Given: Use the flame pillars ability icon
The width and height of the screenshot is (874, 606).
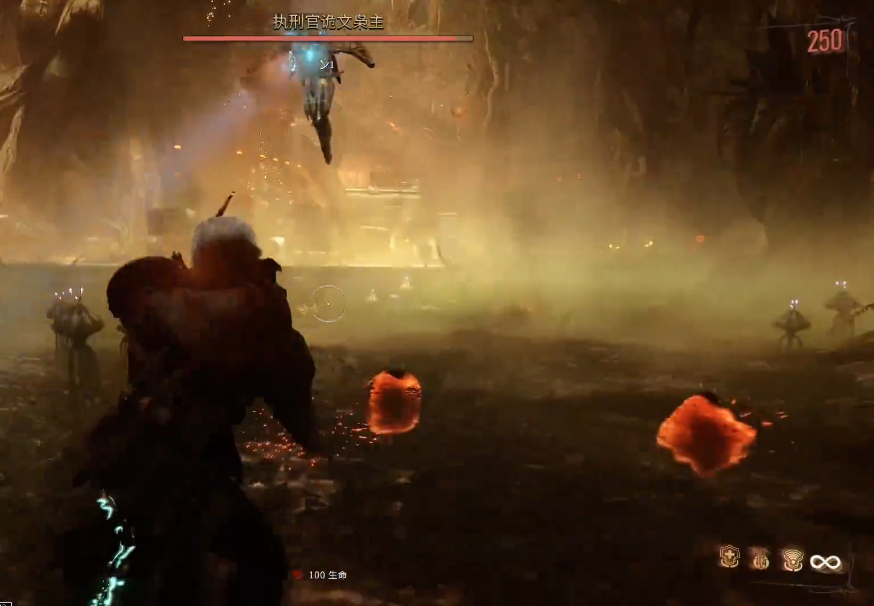Looking at the screenshot, I should (x=761, y=558).
